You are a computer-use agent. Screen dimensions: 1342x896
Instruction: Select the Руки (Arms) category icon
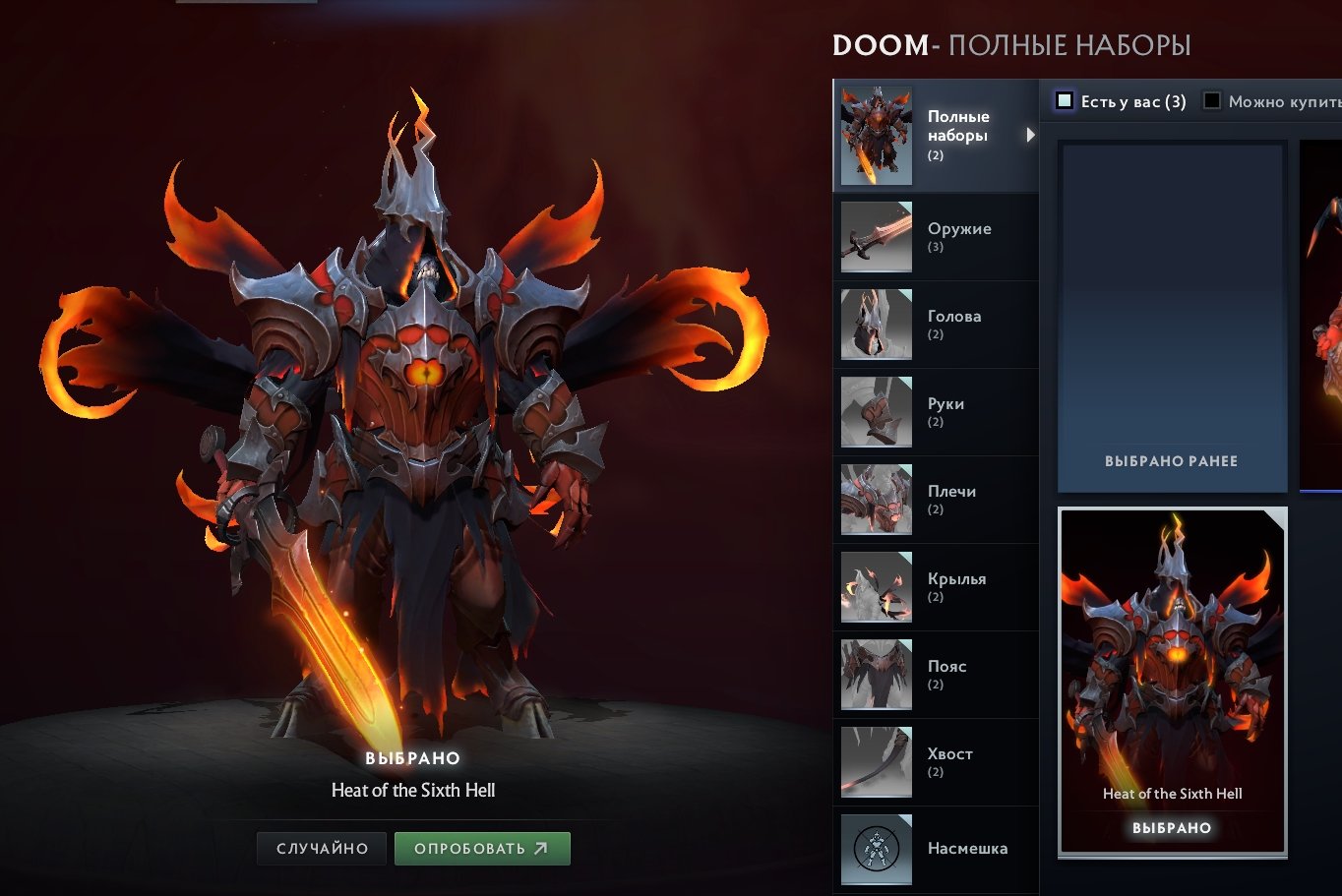(875, 412)
